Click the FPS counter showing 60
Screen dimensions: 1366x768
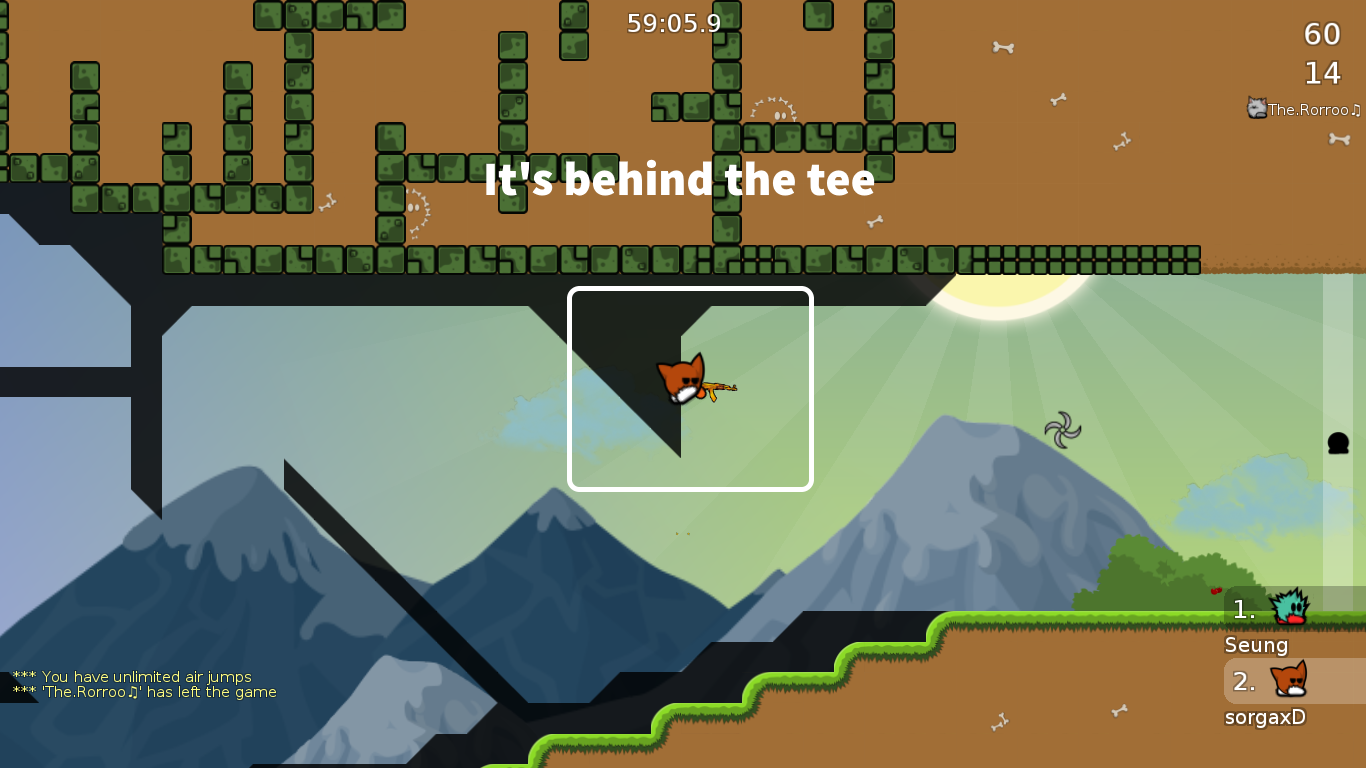[x=1322, y=35]
